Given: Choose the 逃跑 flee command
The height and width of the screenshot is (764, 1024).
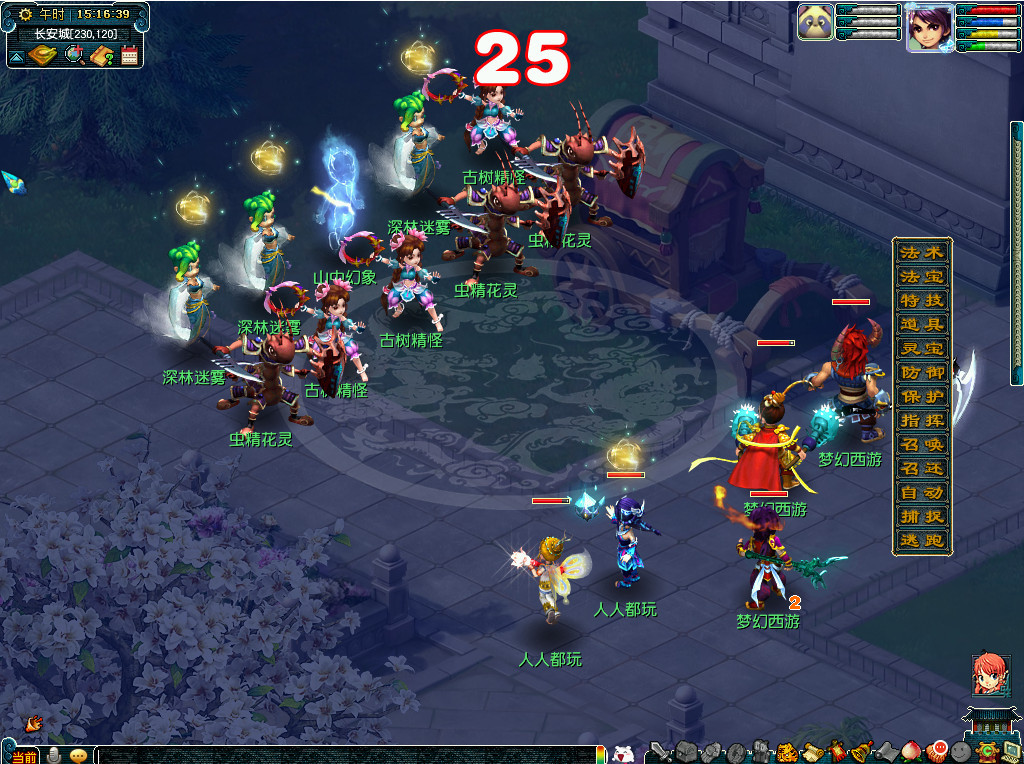Looking at the screenshot, I should click(x=922, y=540).
